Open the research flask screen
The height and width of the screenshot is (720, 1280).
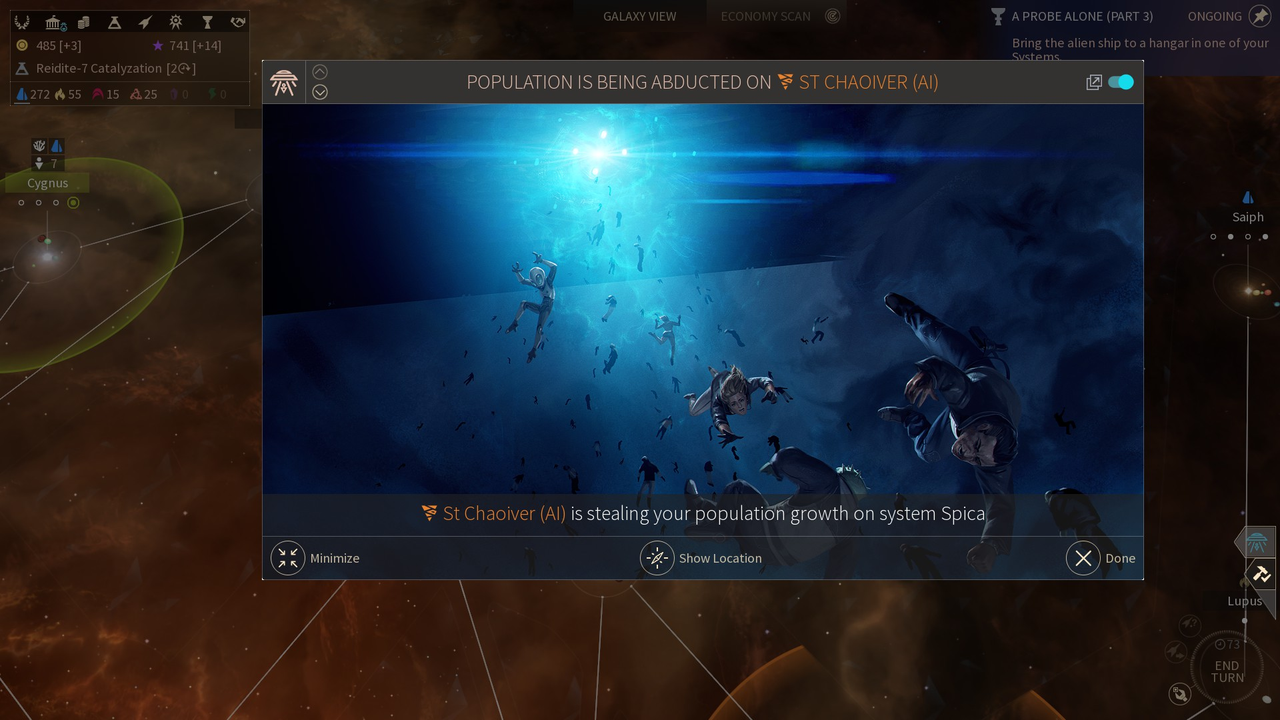tap(114, 22)
